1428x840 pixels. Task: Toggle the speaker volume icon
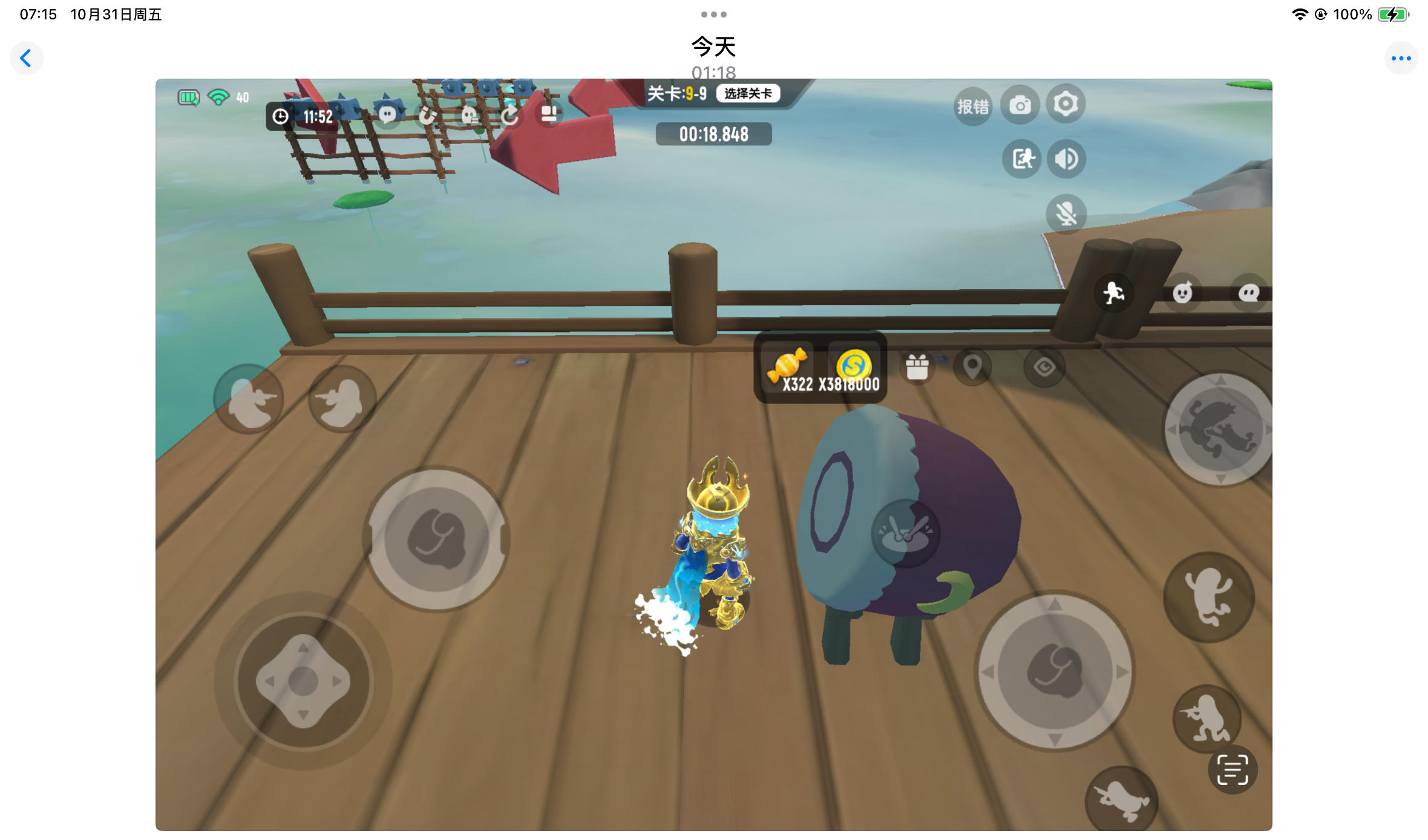click(1066, 159)
